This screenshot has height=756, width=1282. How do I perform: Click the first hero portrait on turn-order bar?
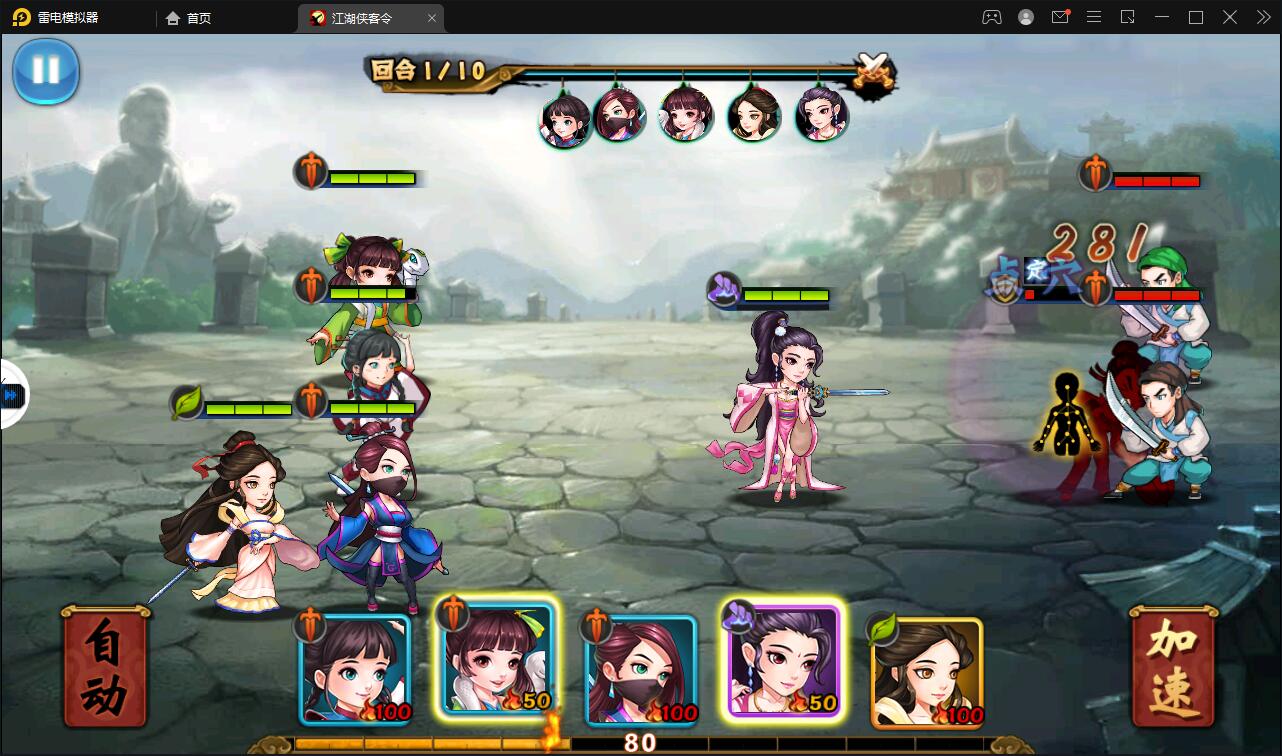pos(565,113)
